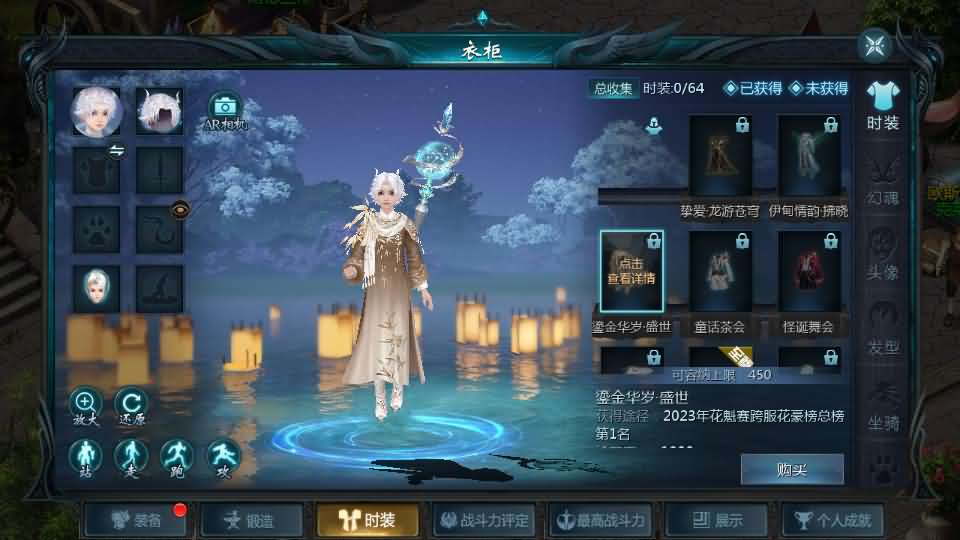This screenshot has height=540, width=960.
Task: Select the standing pose
Action: click(x=84, y=457)
